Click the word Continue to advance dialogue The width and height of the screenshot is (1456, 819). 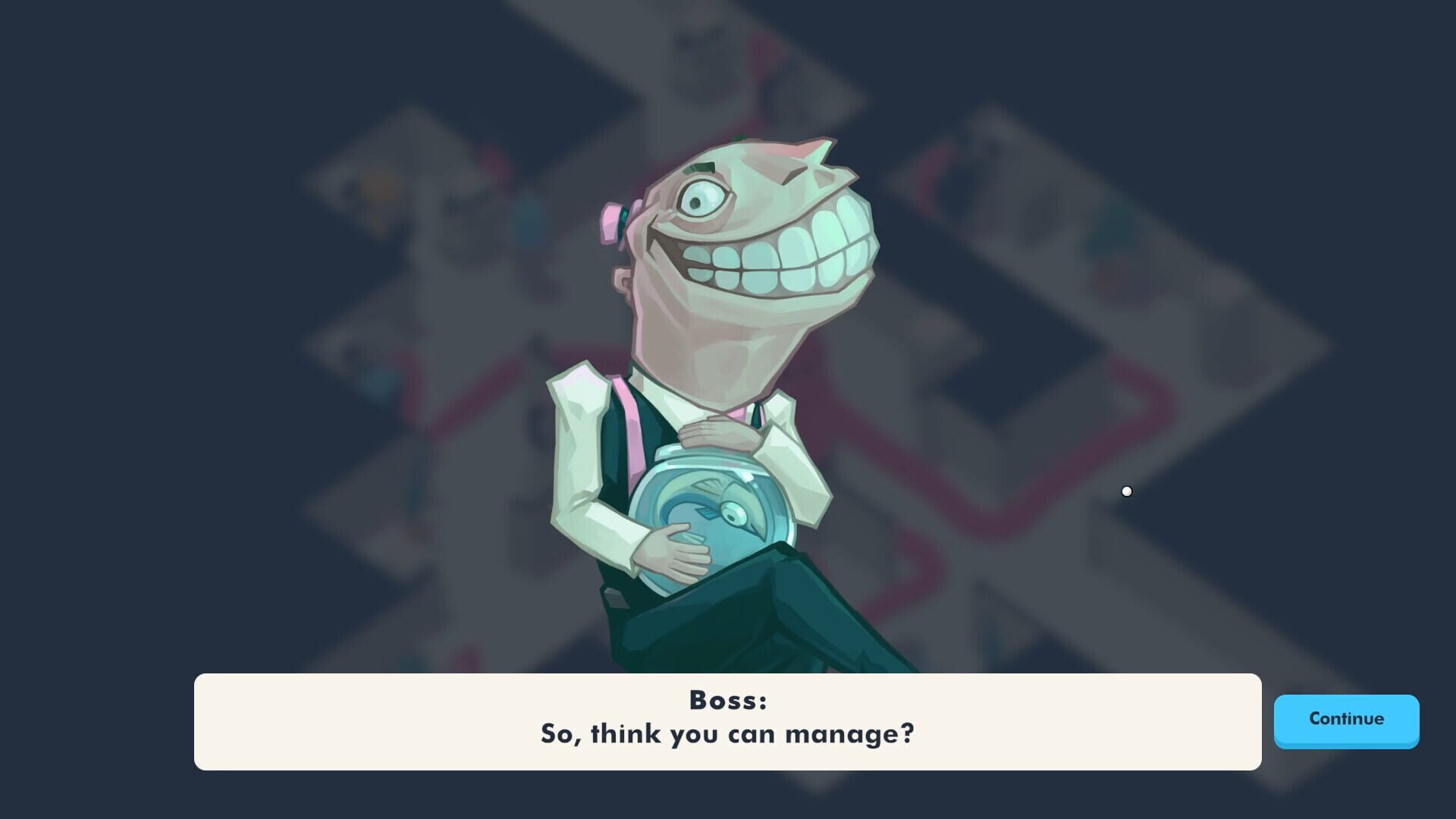(1346, 720)
